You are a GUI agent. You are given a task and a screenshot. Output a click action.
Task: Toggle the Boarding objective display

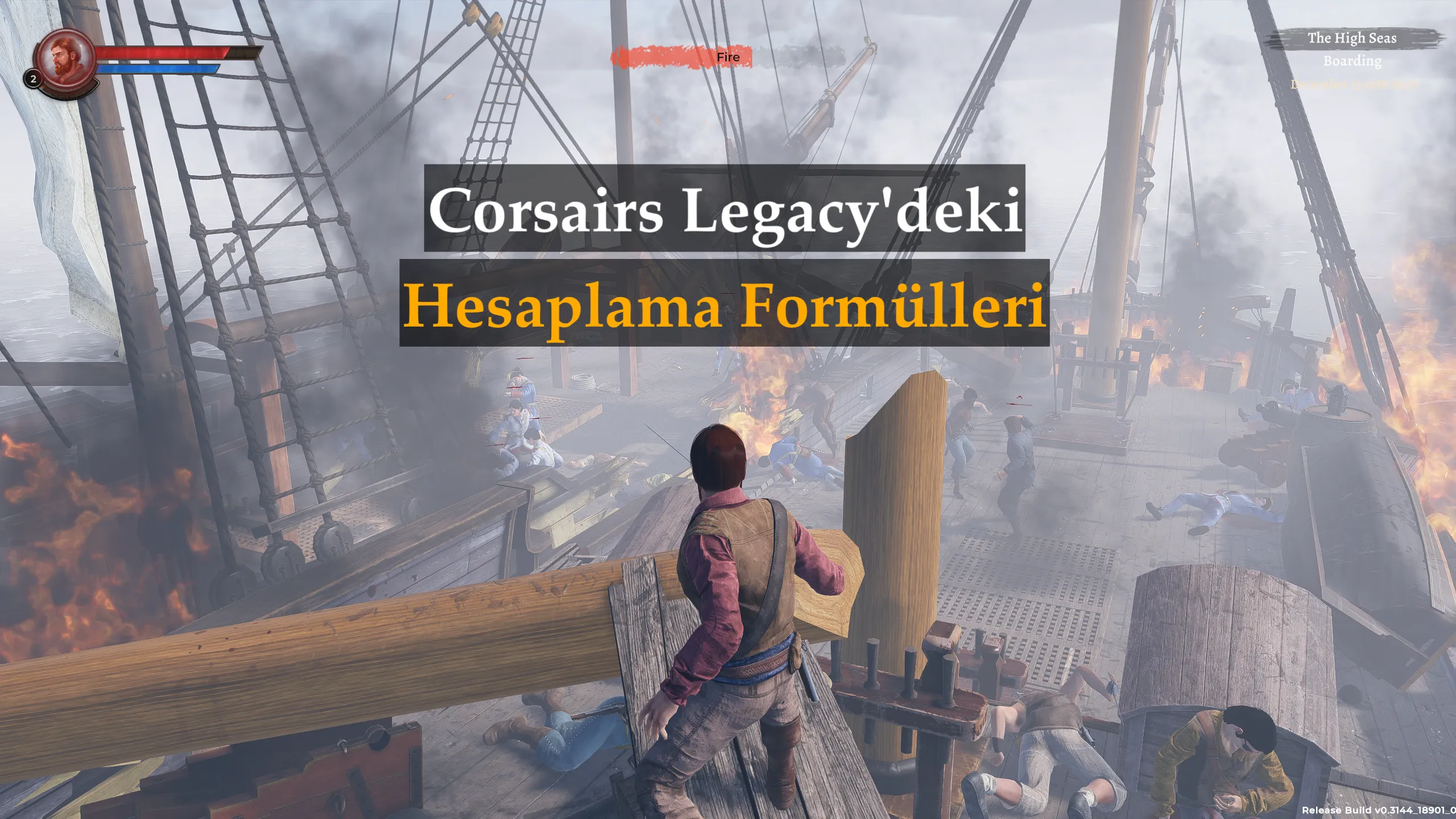click(1354, 62)
